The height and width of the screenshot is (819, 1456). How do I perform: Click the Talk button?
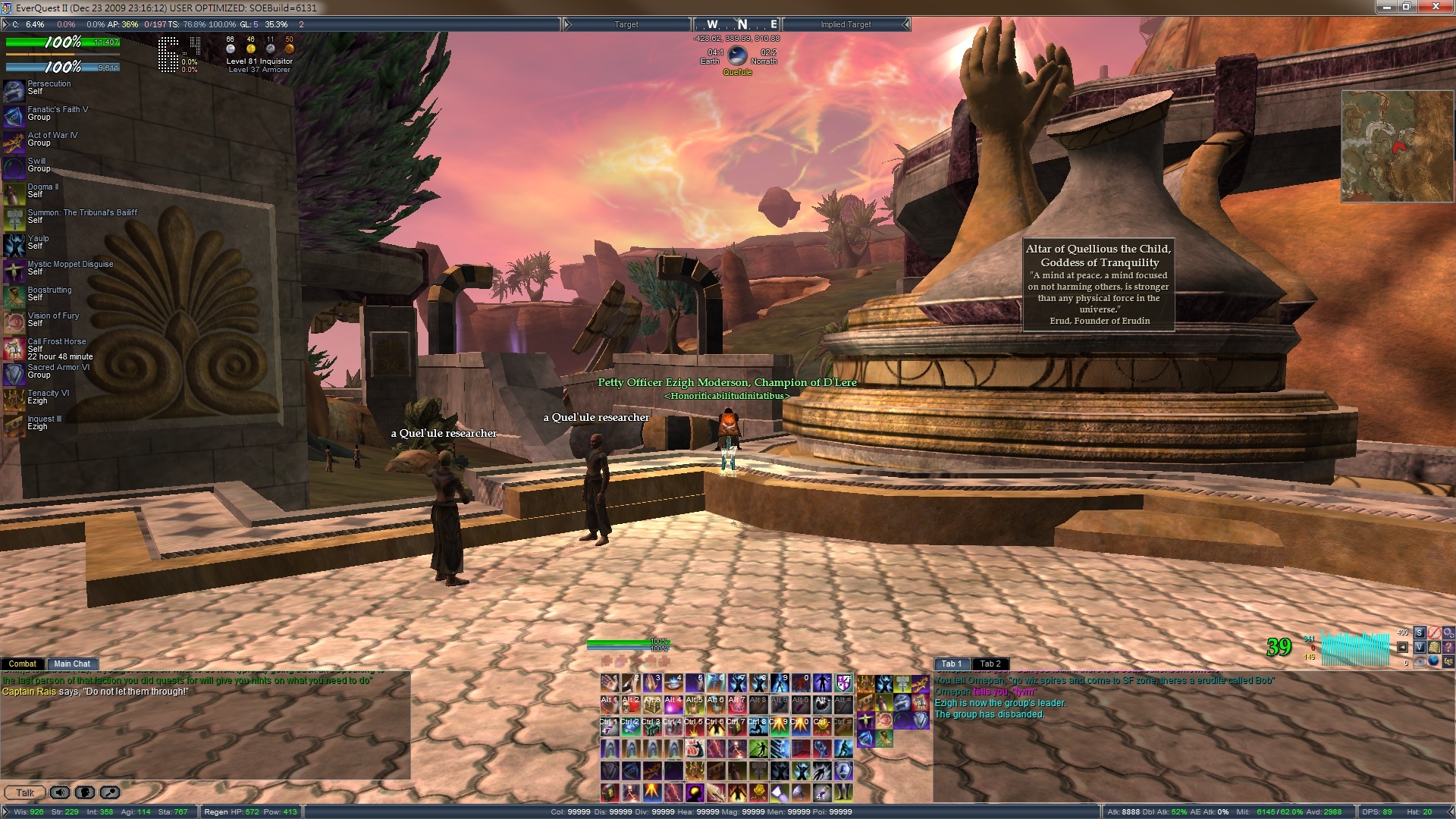[25, 792]
